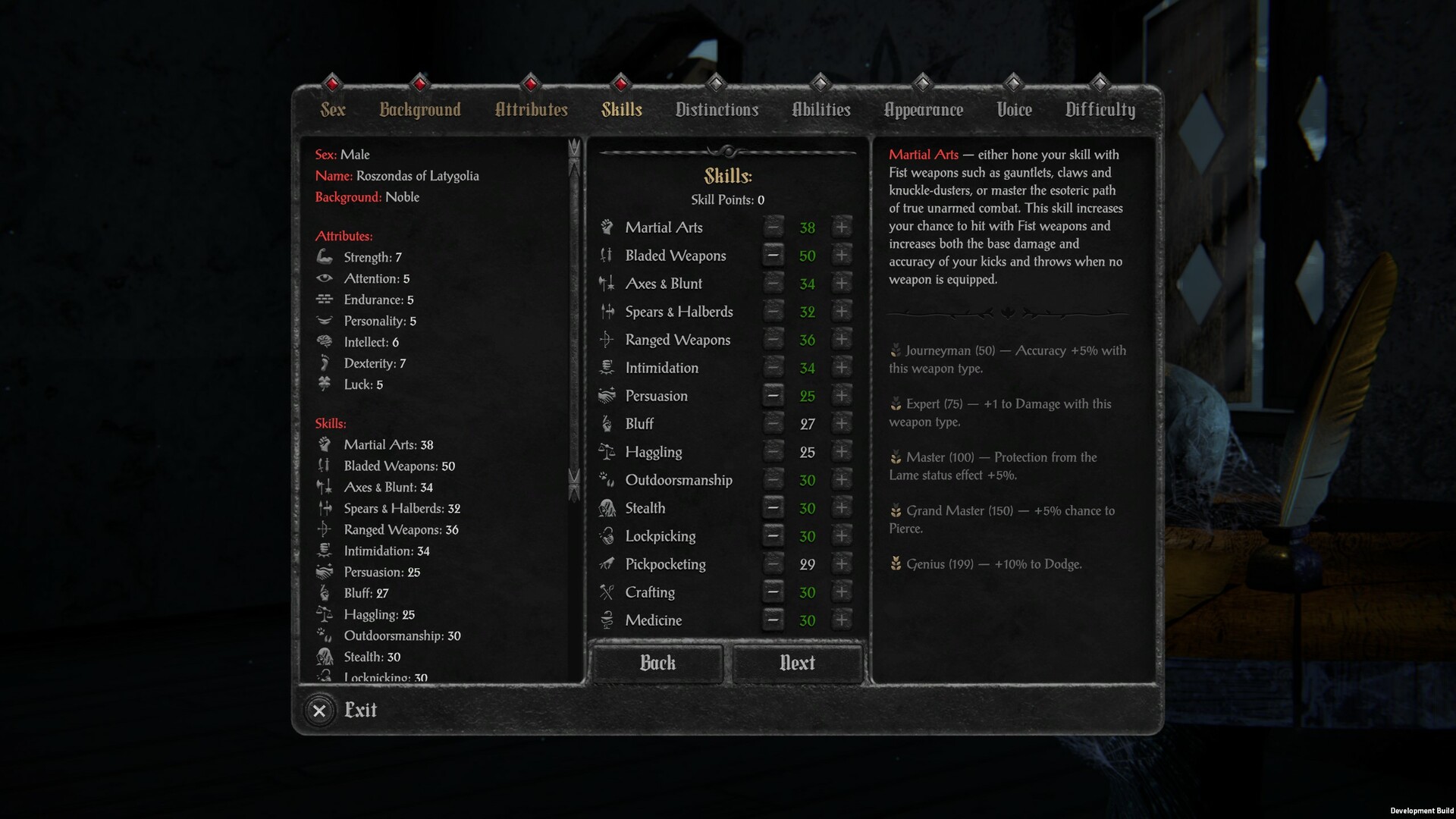
Task: Click the Lockpicking skill icon
Action: click(607, 535)
